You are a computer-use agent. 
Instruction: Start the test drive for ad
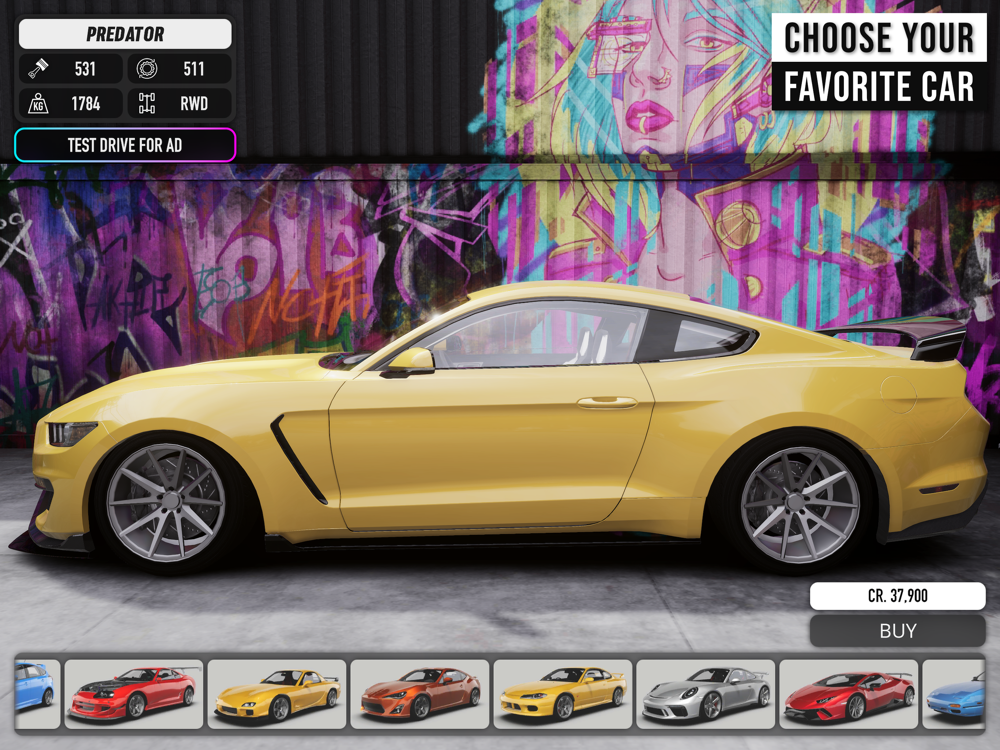[125, 145]
